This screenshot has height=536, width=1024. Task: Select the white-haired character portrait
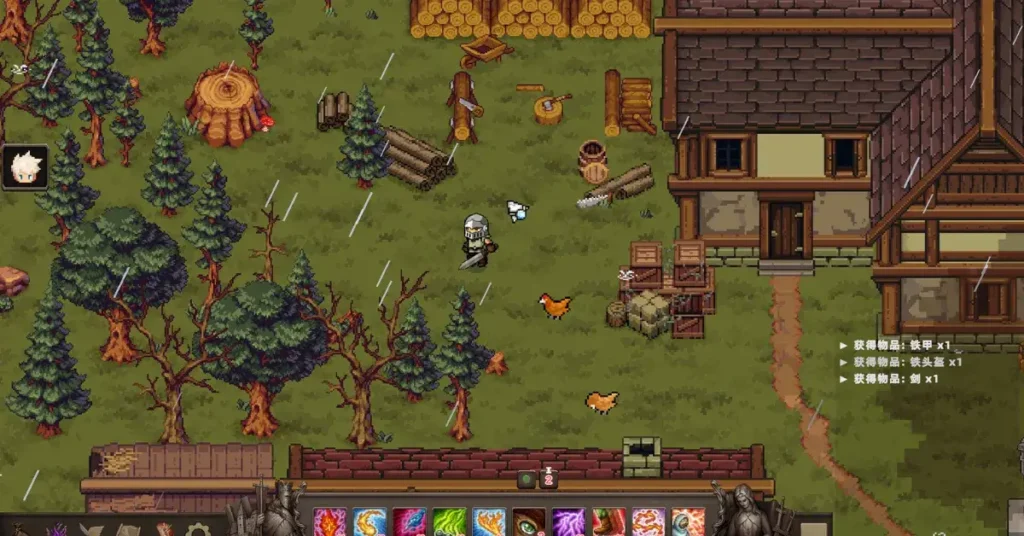(x=24, y=167)
